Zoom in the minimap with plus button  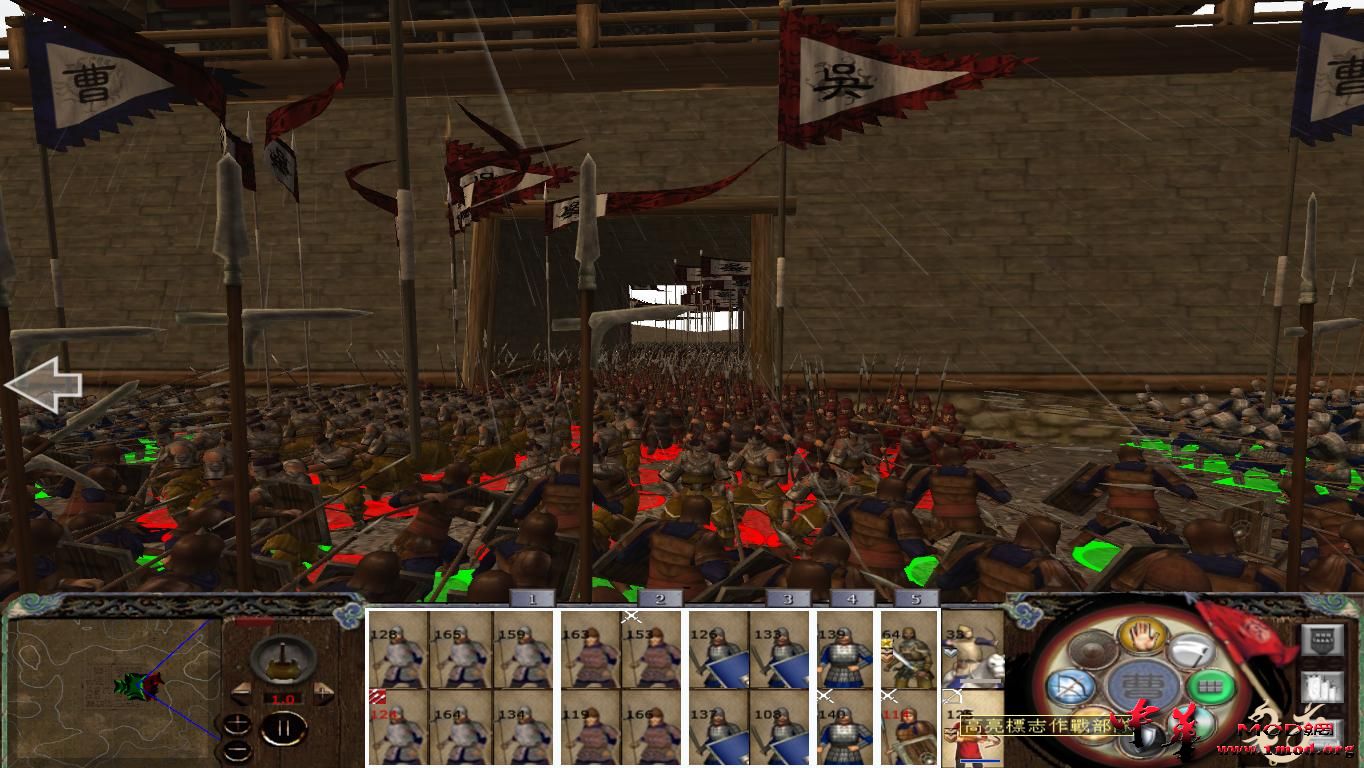coord(237,724)
